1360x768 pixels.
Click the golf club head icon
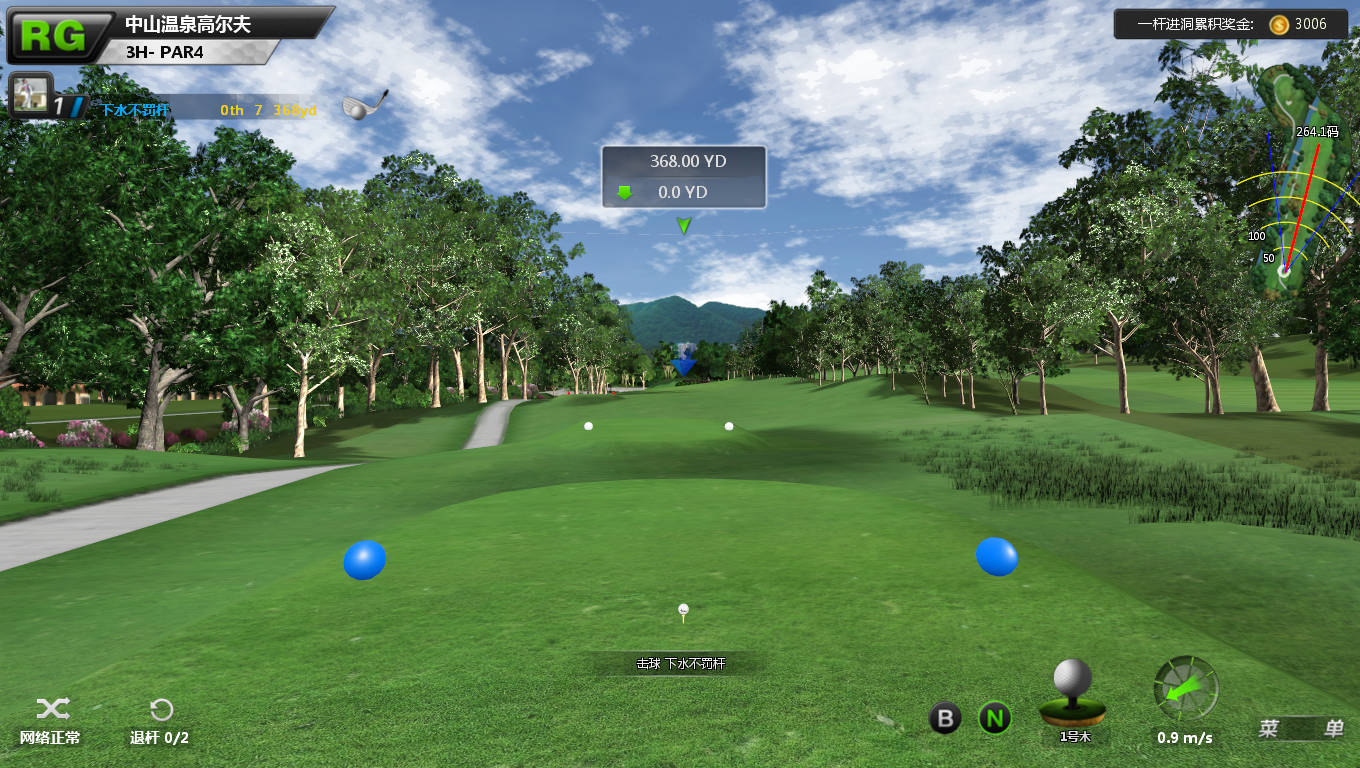[363, 104]
